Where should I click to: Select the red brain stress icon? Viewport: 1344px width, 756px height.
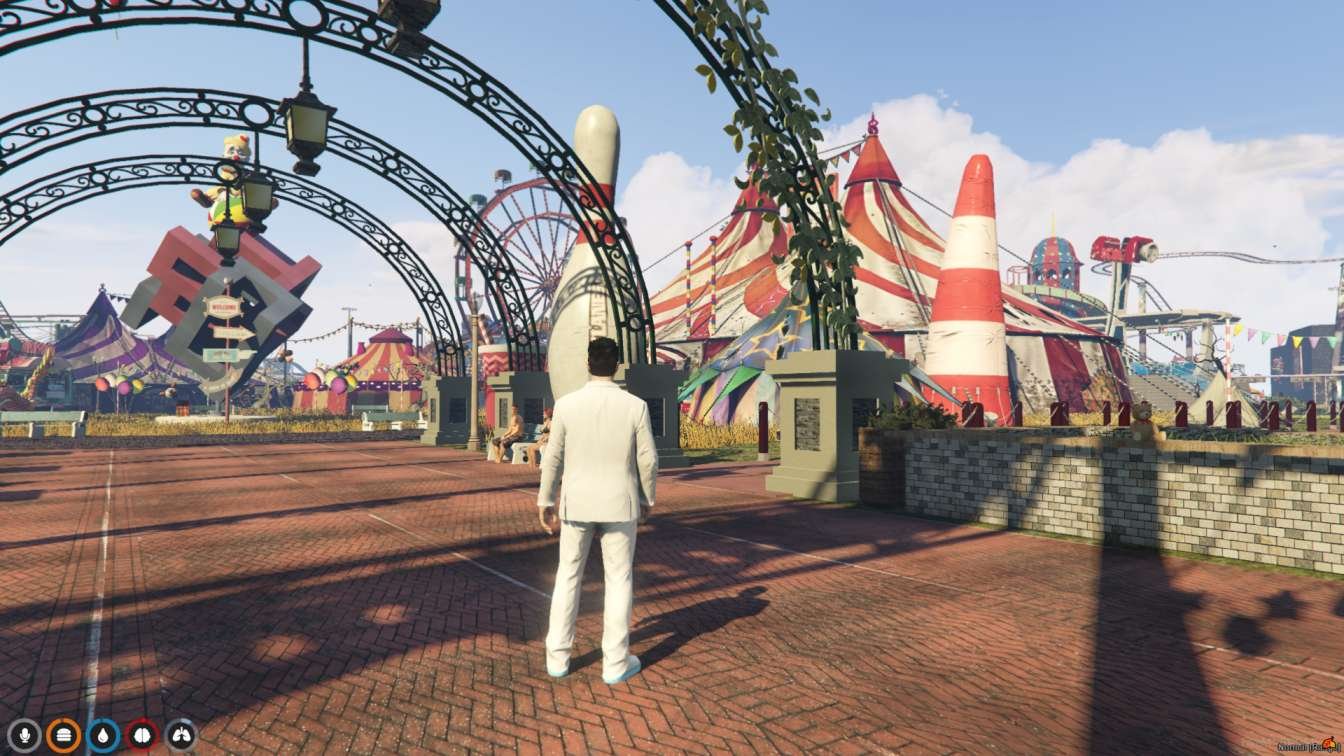[142, 735]
